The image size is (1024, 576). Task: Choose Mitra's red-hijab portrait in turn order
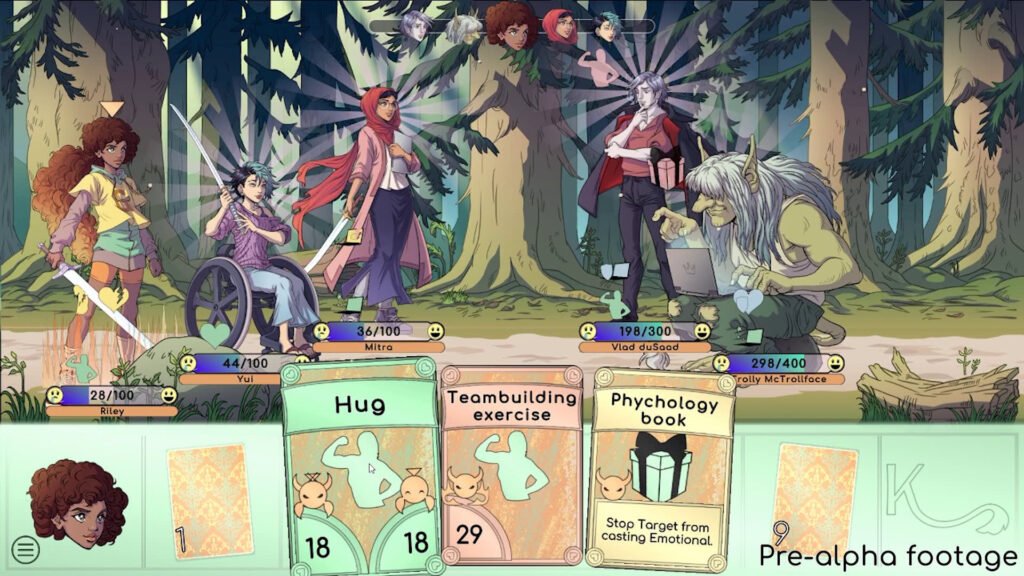point(559,26)
